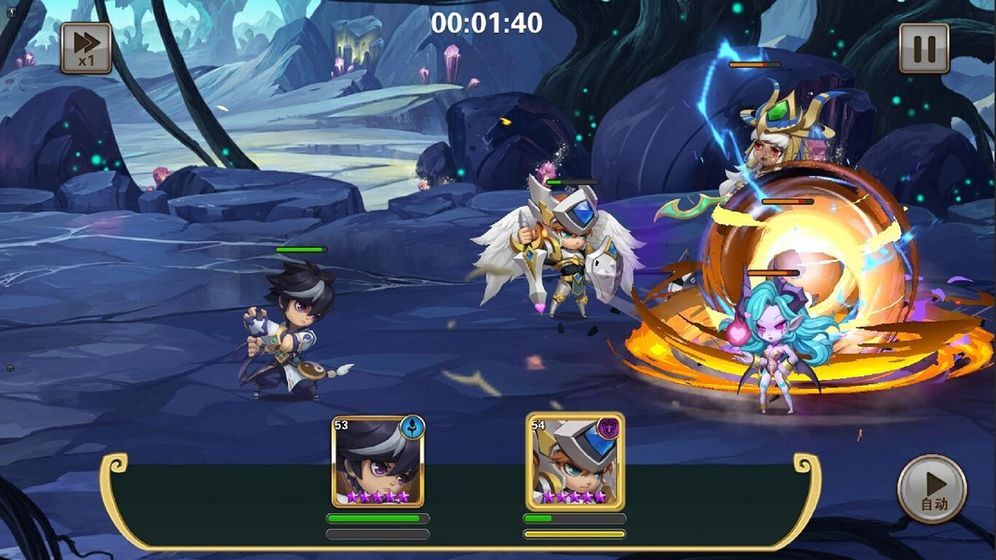Toggle the x1 battle speed button

tap(86, 48)
